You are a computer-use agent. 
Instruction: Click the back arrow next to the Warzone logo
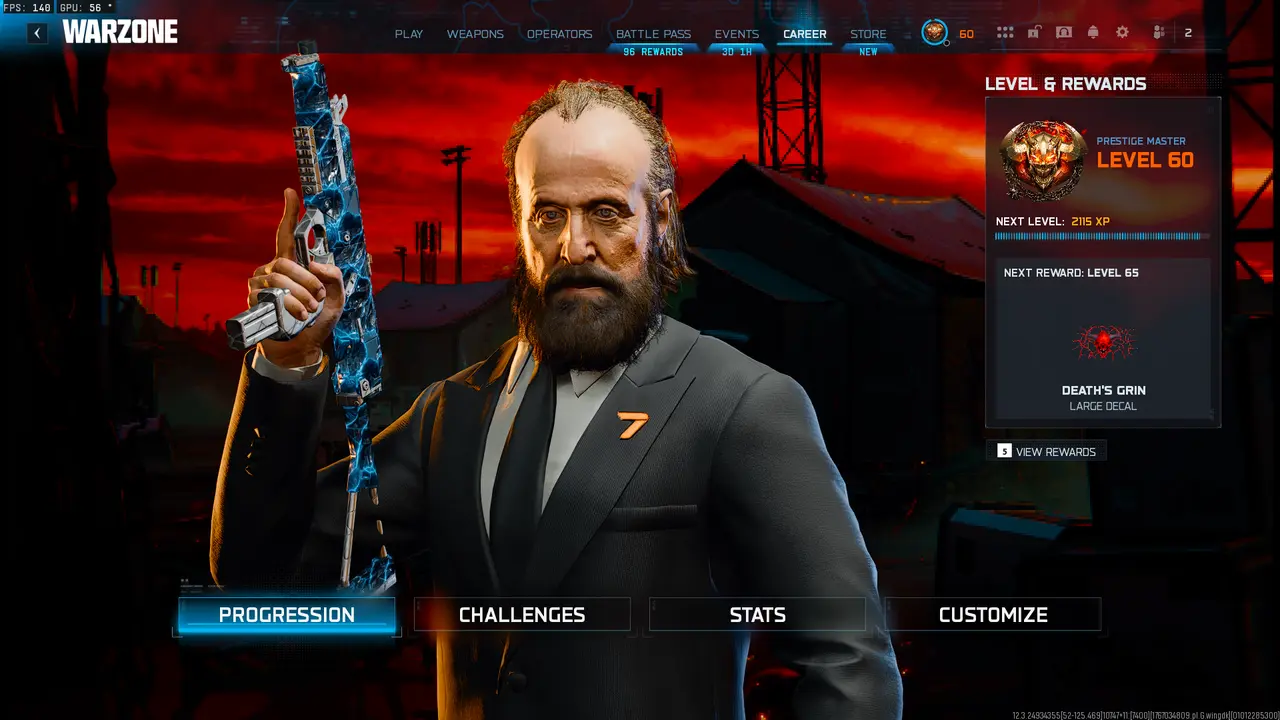coord(37,32)
